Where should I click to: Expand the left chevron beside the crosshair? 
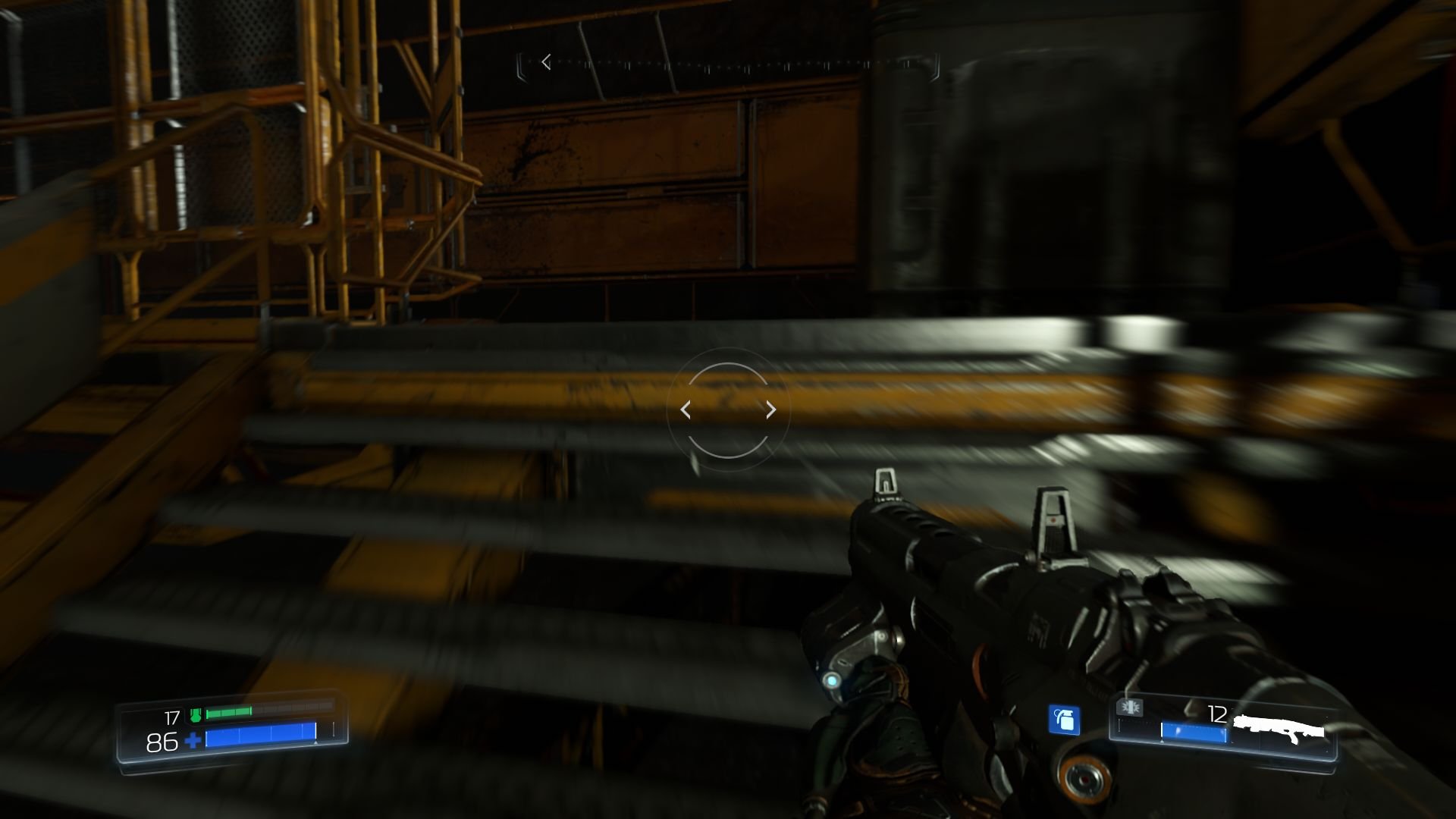tap(686, 409)
